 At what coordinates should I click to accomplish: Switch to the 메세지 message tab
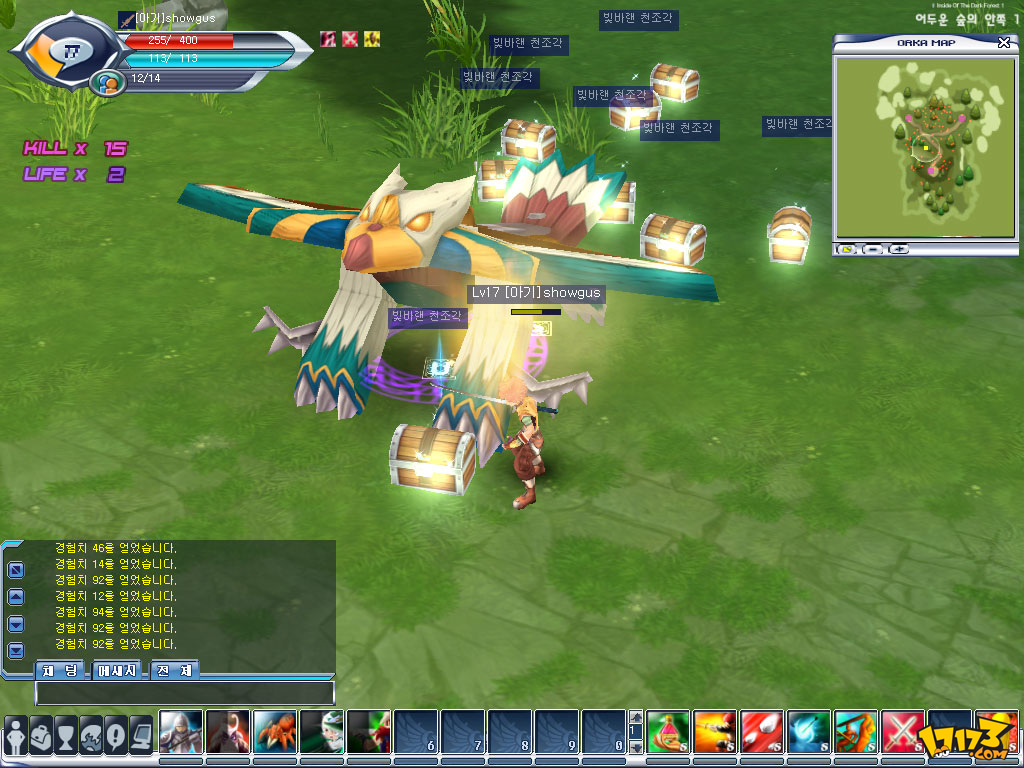[x=119, y=670]
